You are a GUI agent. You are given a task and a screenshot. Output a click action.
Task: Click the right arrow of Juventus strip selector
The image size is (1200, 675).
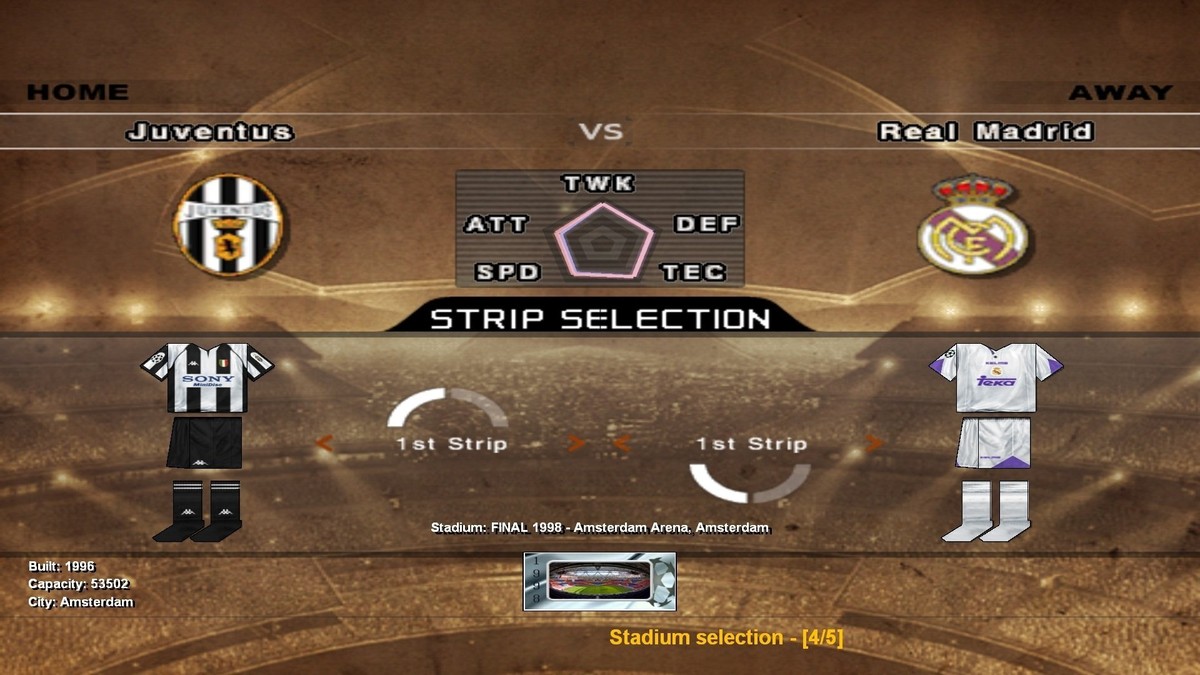click(576, 444)
